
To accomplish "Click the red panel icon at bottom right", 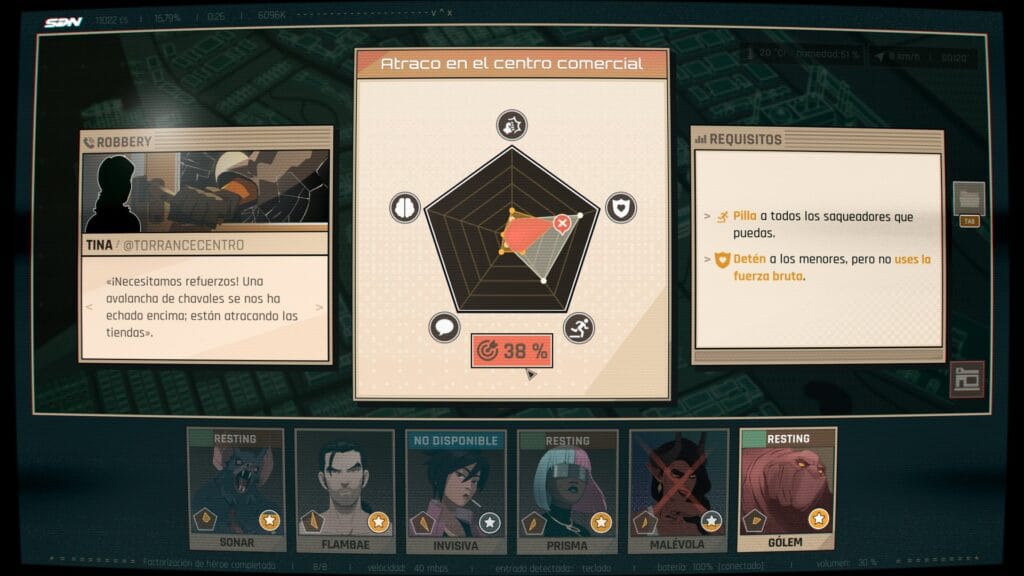I will point(967,379).
